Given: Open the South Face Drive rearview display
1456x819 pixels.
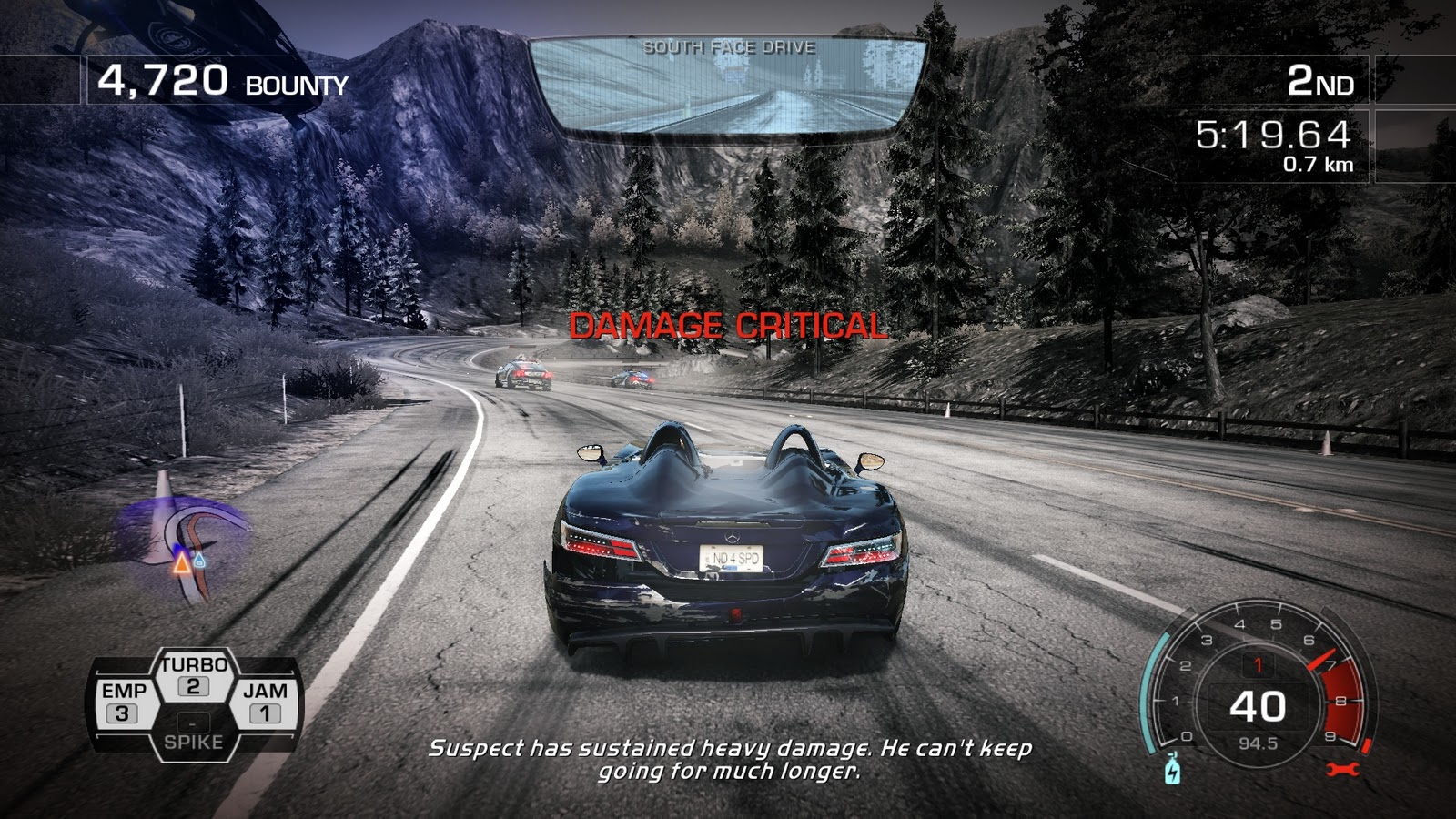Looking at the screenshot, I should tap(728, 82).
